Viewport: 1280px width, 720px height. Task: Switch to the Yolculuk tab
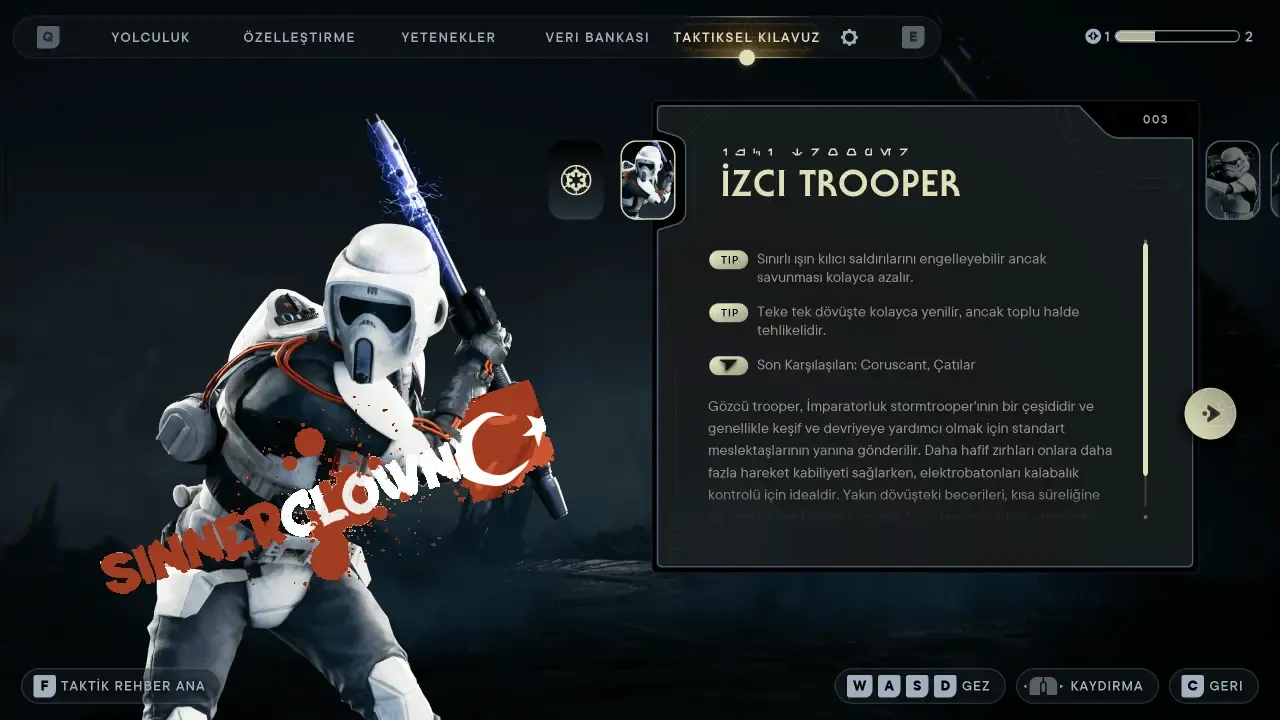click(x=150, y=37)
